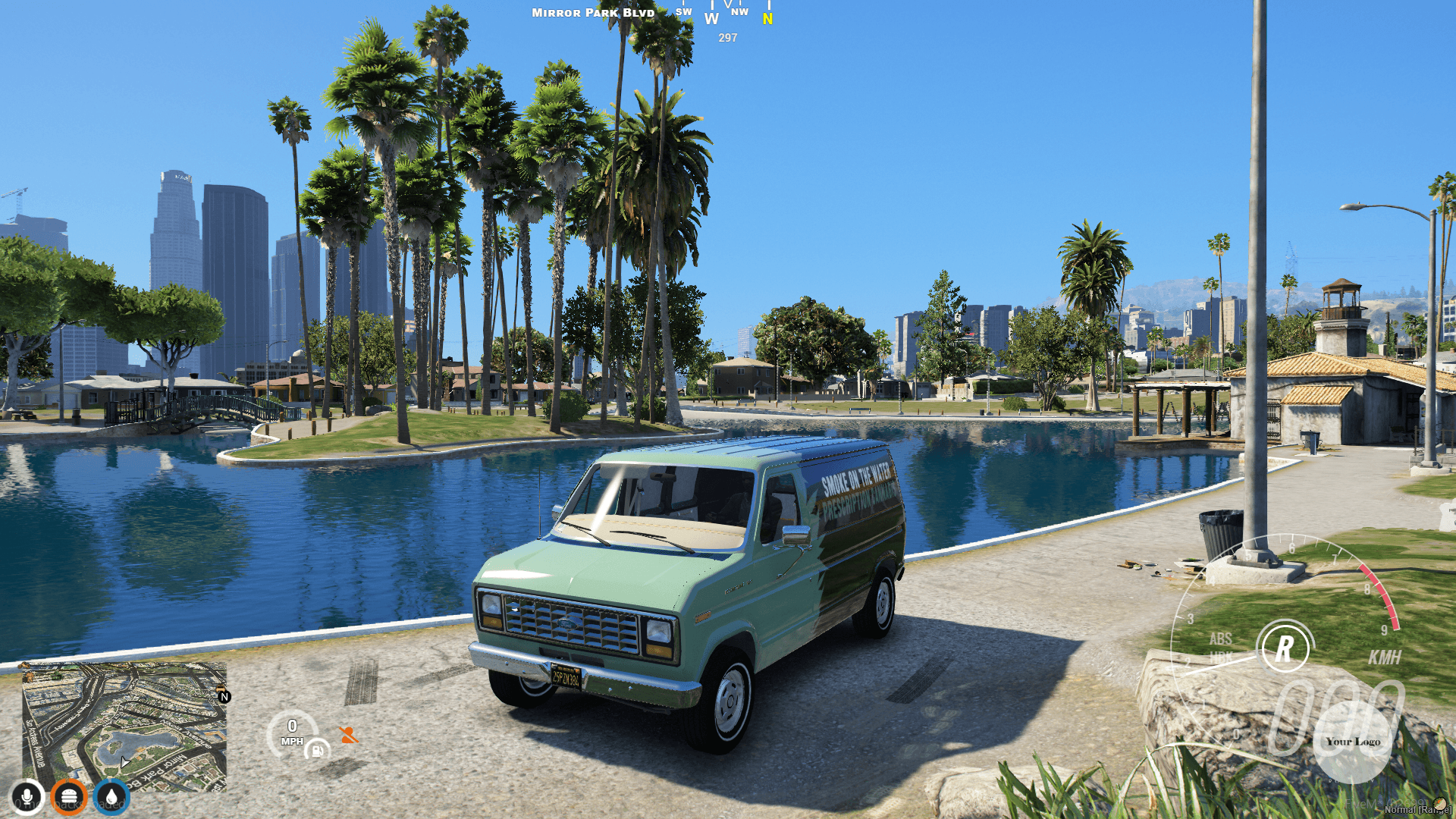Screen dimensions: 1456x819
Task: Click the blue water droplet thirst icon
Action: [112, 796]
